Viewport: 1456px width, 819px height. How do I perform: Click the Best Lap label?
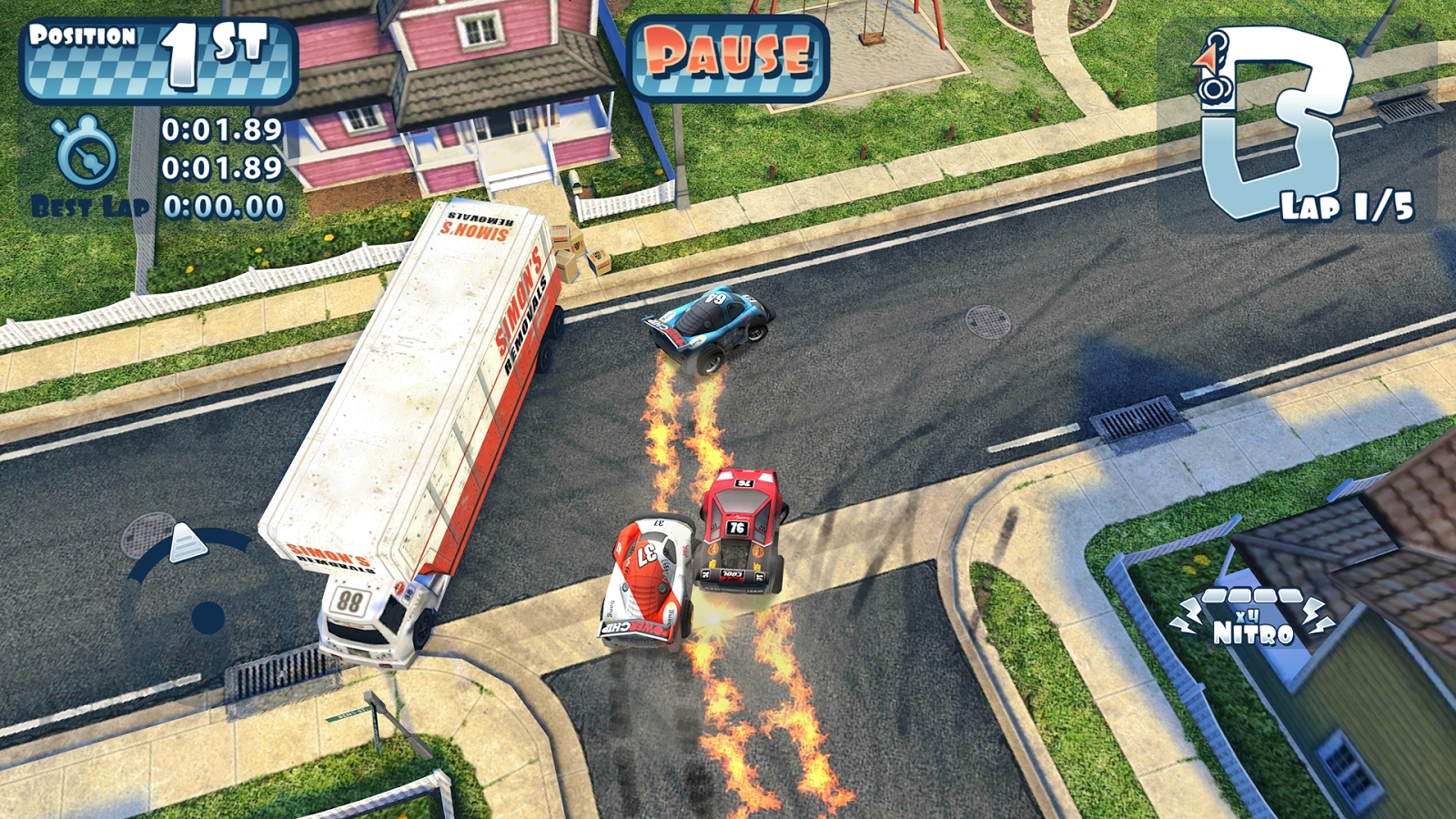point(87,207)
